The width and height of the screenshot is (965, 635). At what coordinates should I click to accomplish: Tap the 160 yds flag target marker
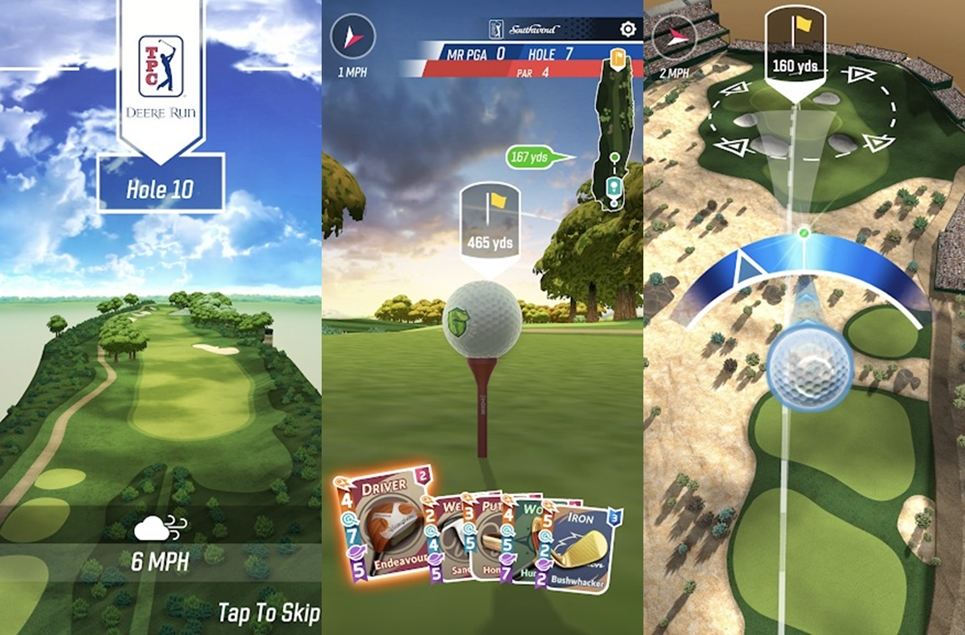(x=795, y=47)
